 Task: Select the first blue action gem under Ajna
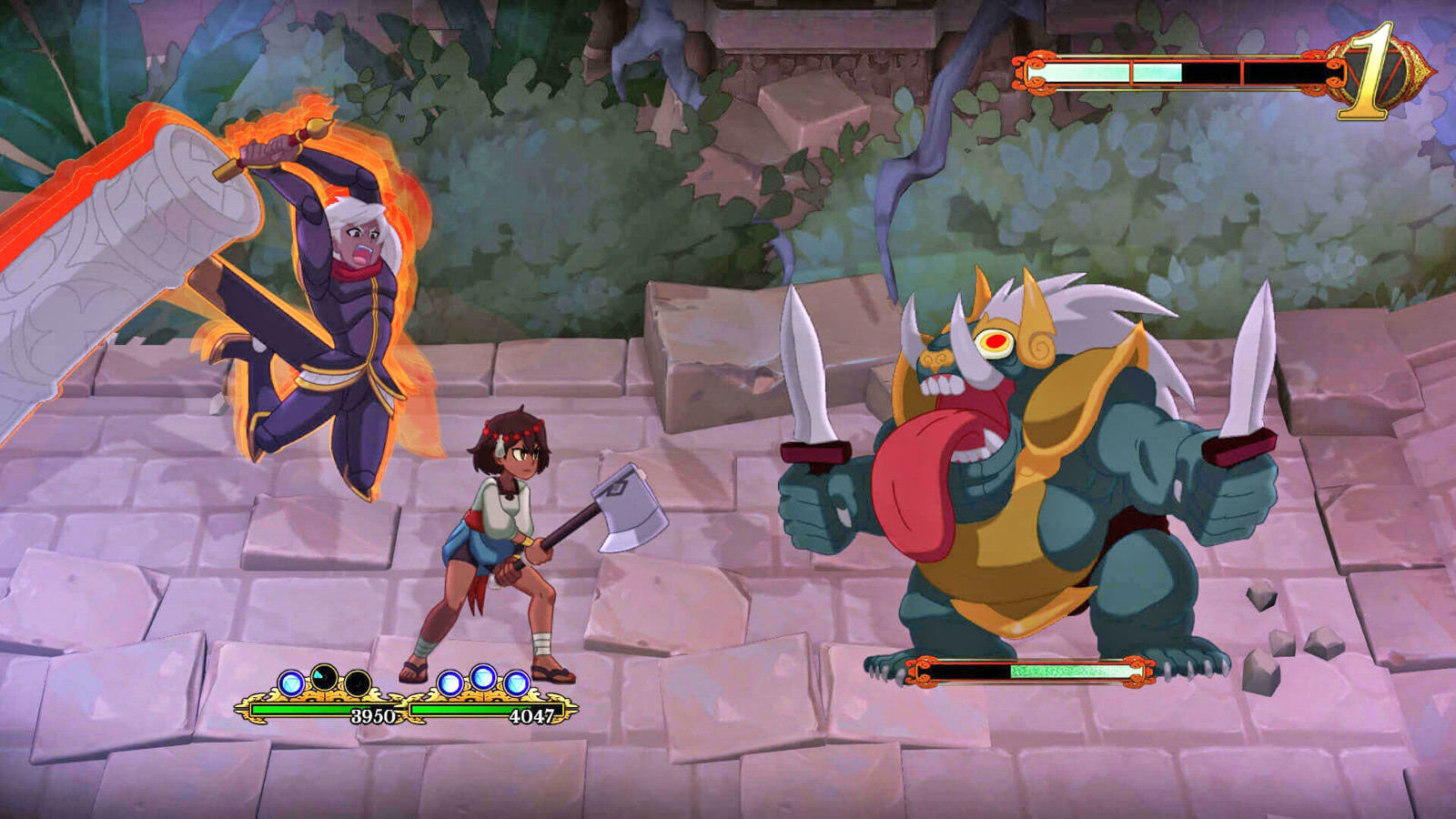coord(292,682)
